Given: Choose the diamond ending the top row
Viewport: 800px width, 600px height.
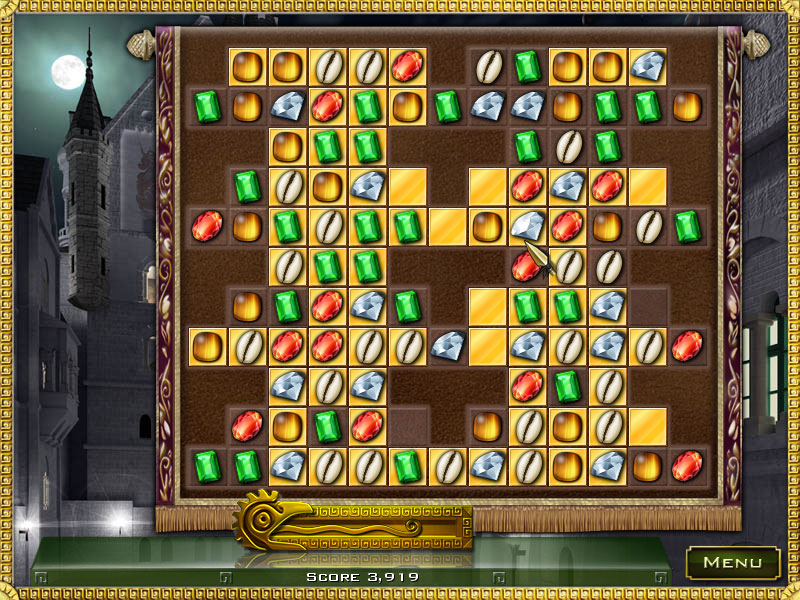Looking at the screenshot, I should [x=647, y=67].
